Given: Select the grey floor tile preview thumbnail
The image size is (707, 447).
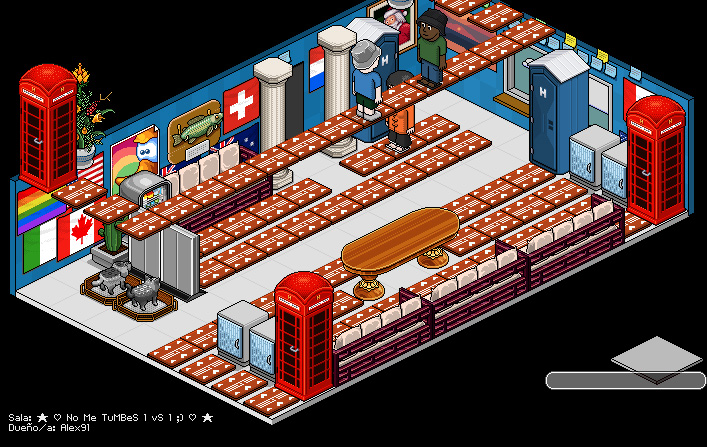Looking at the screenshot, I should (x=656, y=355).
